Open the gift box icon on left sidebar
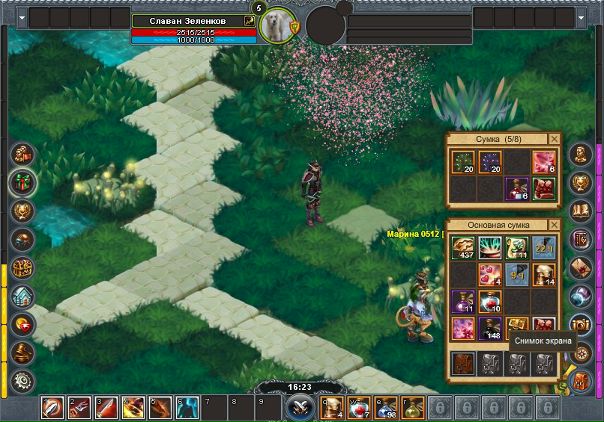 pos(21,182)
